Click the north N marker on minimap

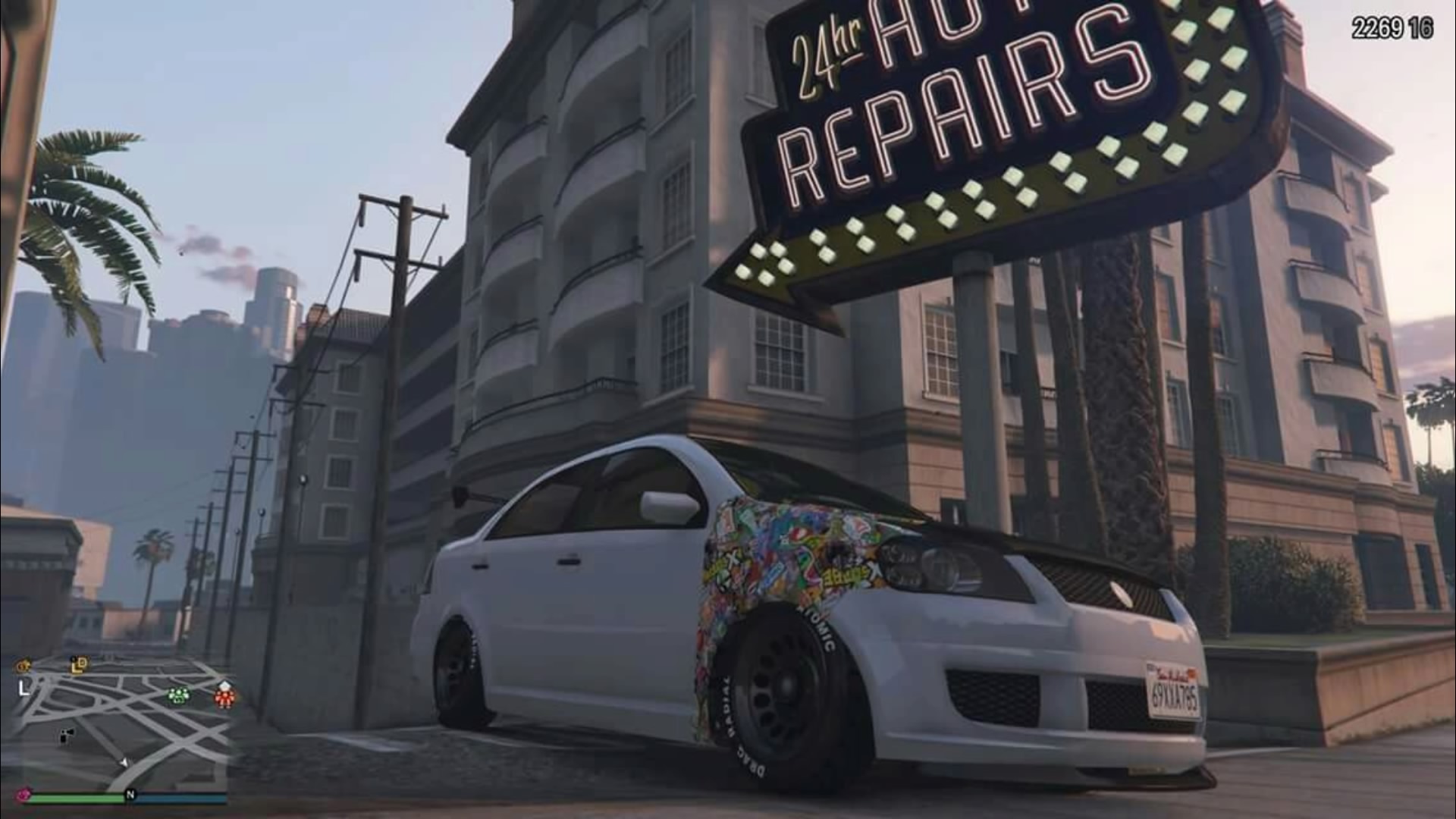130,795
